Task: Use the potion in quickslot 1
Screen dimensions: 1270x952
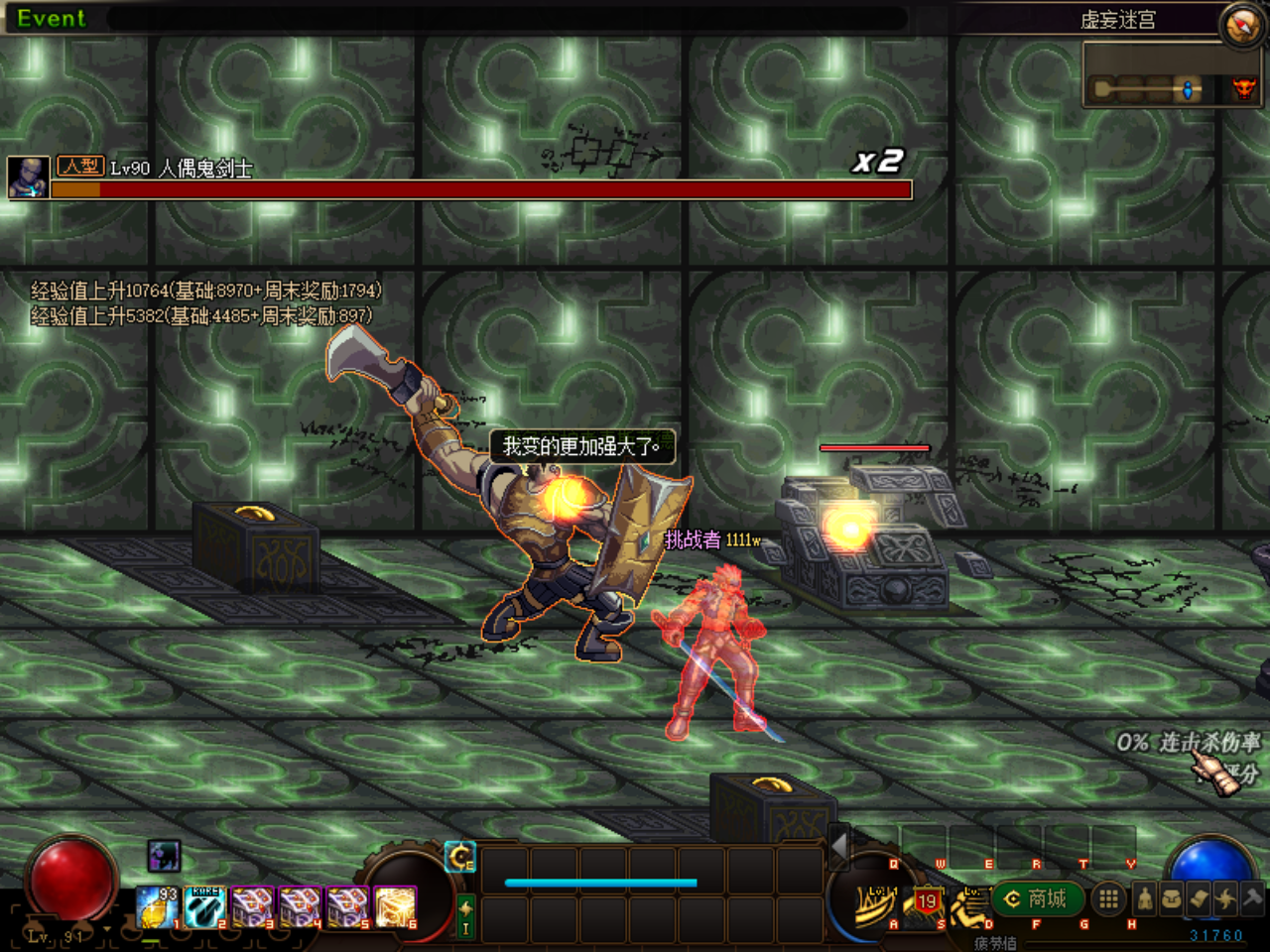Action: (156, 906)
